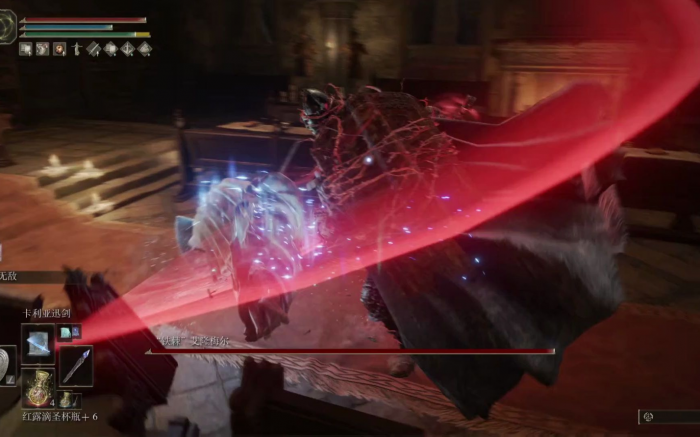
Task: Click the red orb buff icon
Action: (x=59, y=48)
